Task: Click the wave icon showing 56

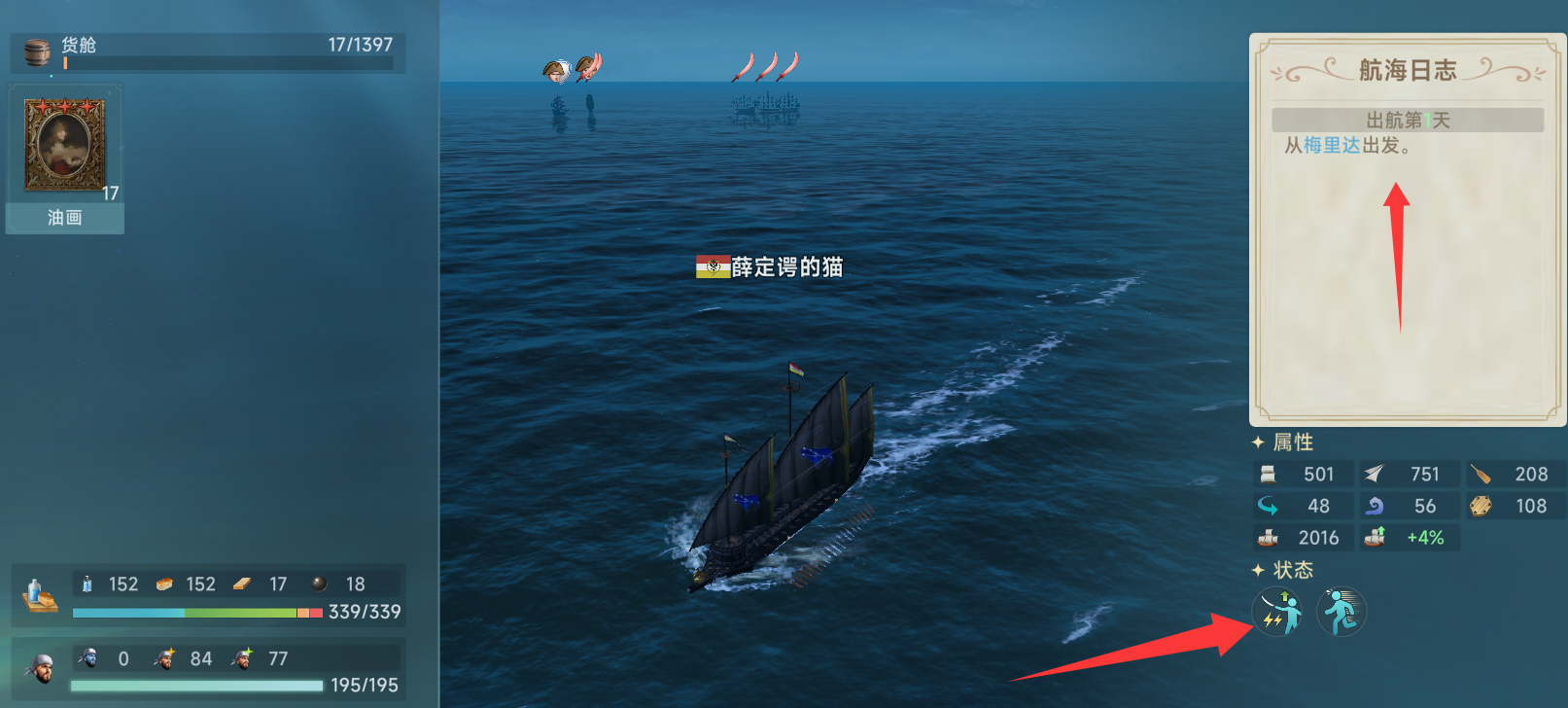Action: [x=1374, y=506]
